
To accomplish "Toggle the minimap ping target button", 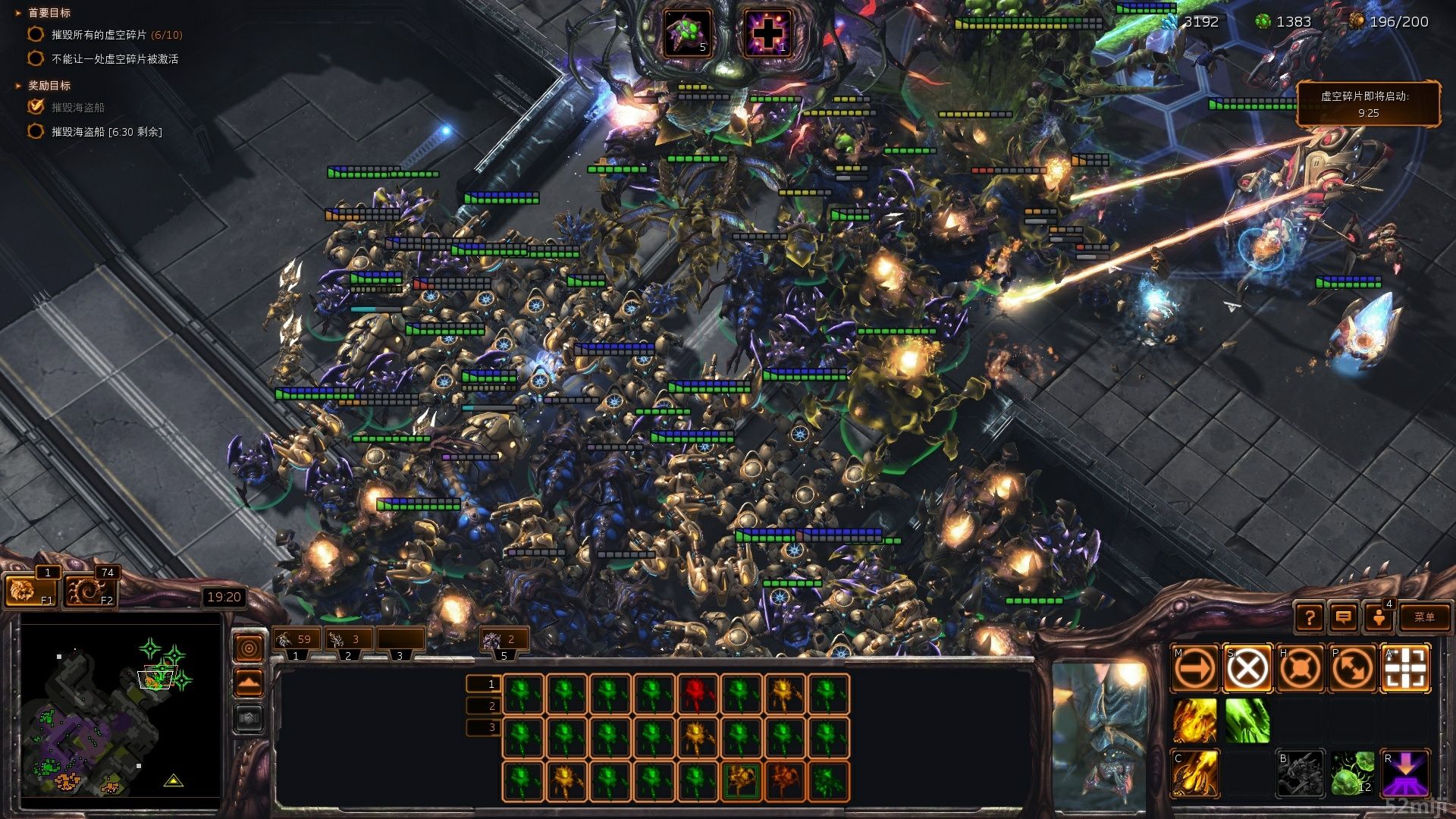I will 249,648.
